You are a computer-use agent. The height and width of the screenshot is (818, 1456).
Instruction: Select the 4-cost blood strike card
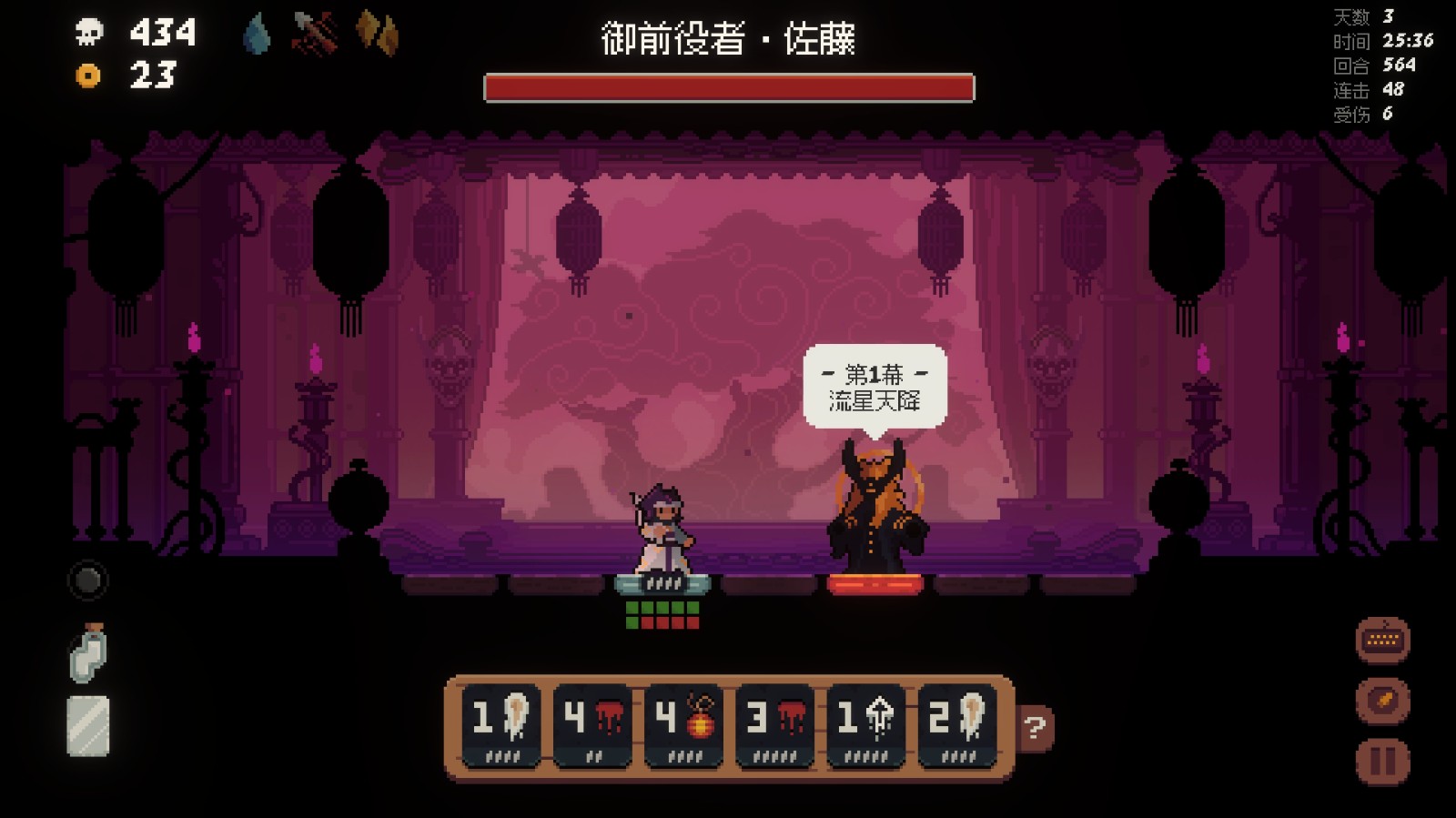pyautogui.click(x=591, y=723)
